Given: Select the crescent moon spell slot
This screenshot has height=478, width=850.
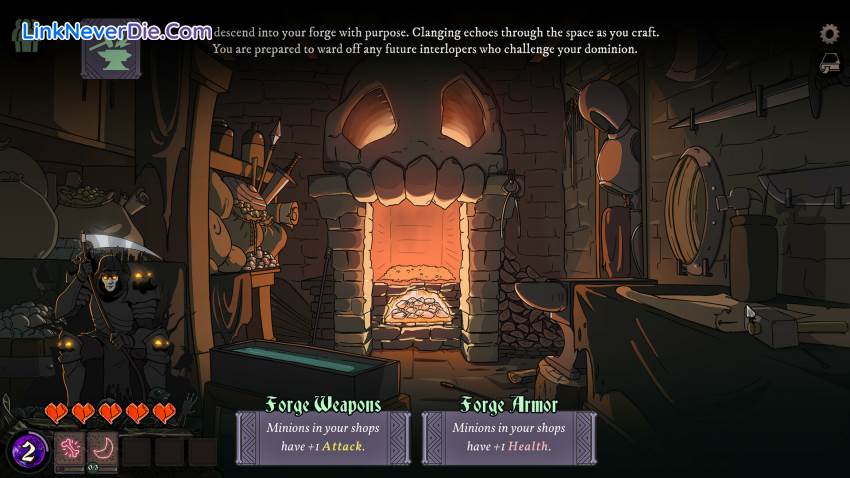Looking at the screenshot, I should point(102,451).
